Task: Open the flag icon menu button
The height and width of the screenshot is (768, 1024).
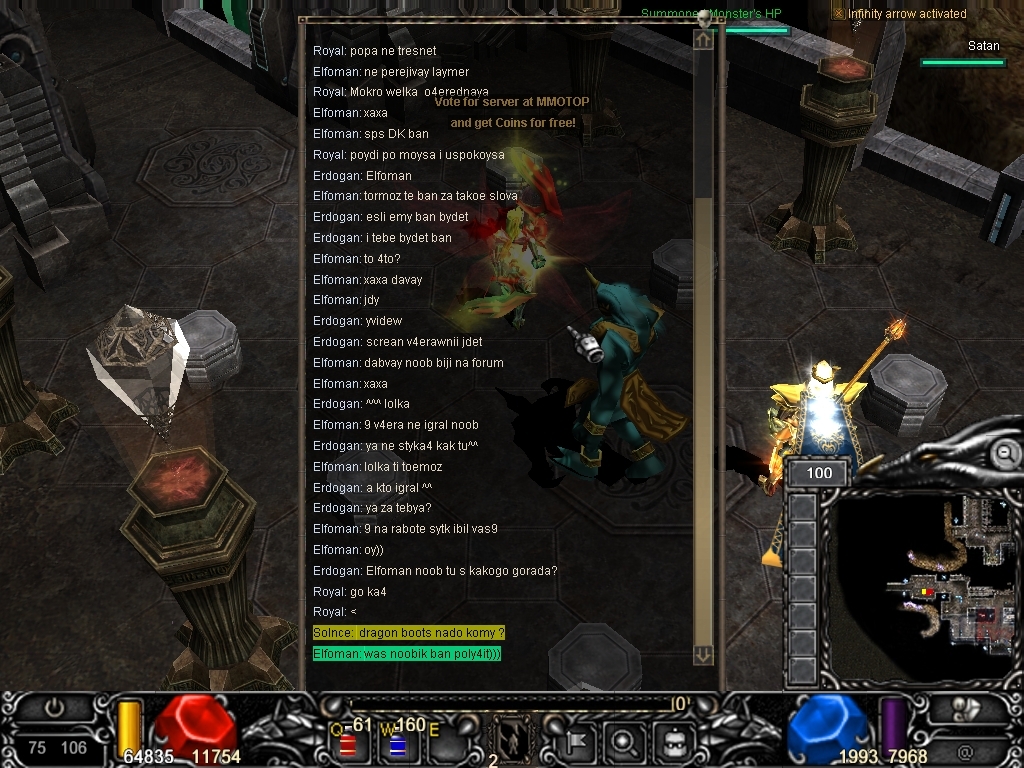Action: tap(579, 742)
